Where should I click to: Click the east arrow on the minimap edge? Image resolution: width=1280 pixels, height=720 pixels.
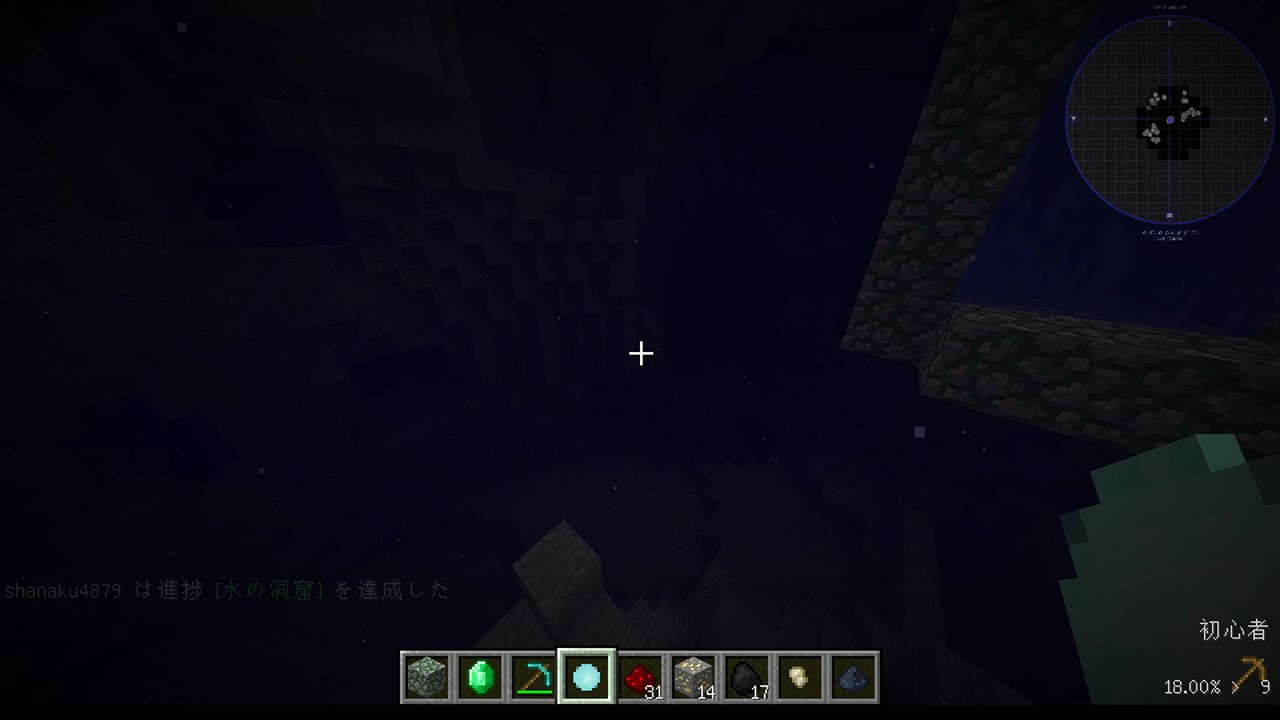(x=1267, y=120)
